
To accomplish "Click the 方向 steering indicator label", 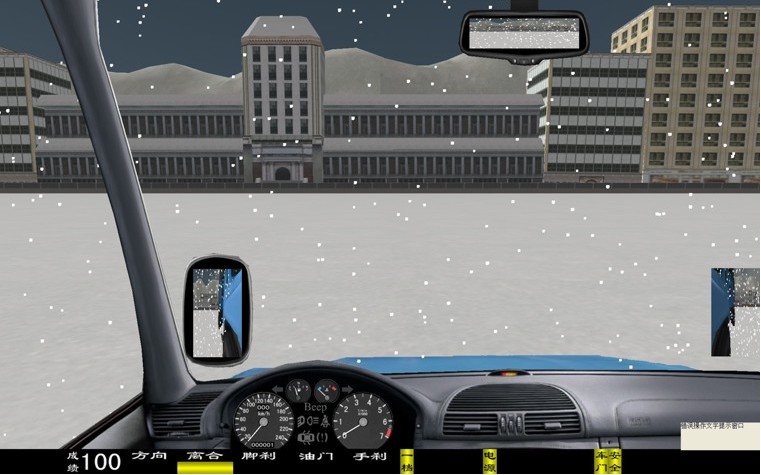I will click(149, 456).
